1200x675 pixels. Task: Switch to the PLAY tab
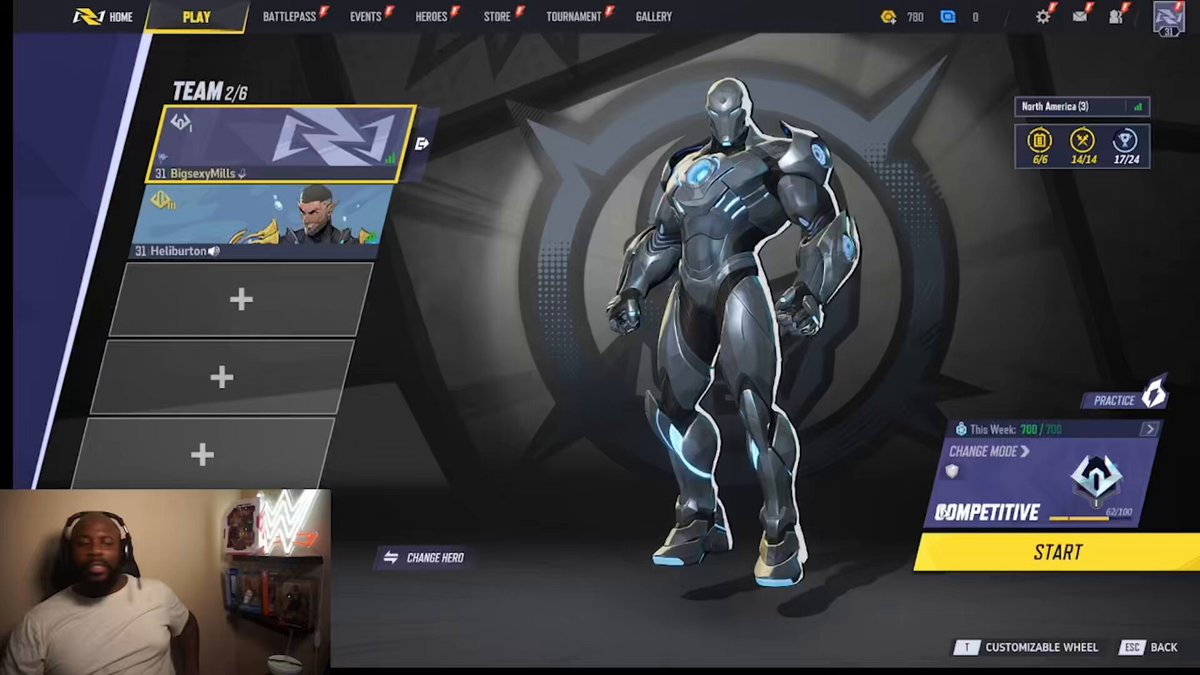196,17
